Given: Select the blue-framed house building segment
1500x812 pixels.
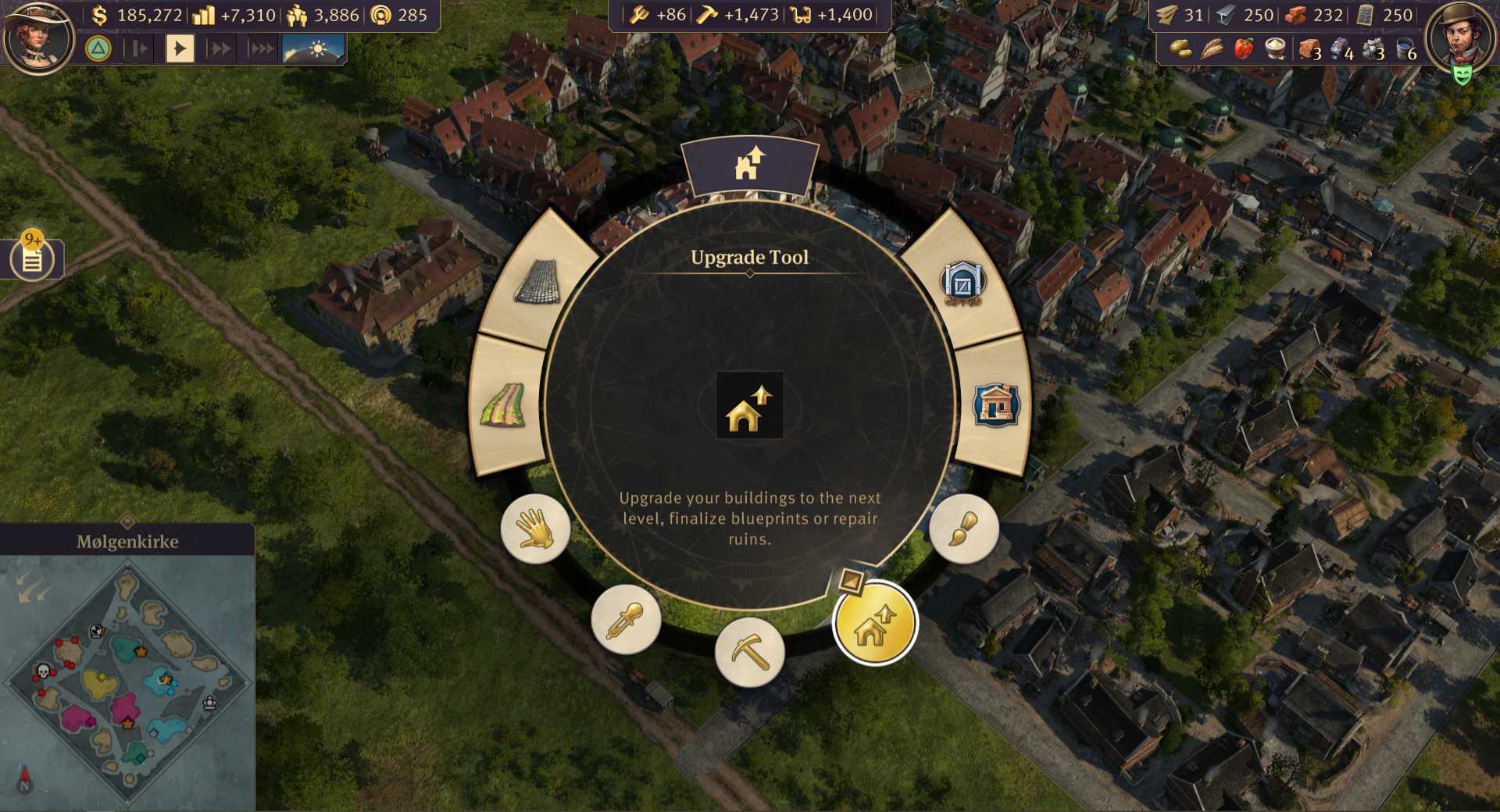Looking at the screenshot, I should point(995,405).
